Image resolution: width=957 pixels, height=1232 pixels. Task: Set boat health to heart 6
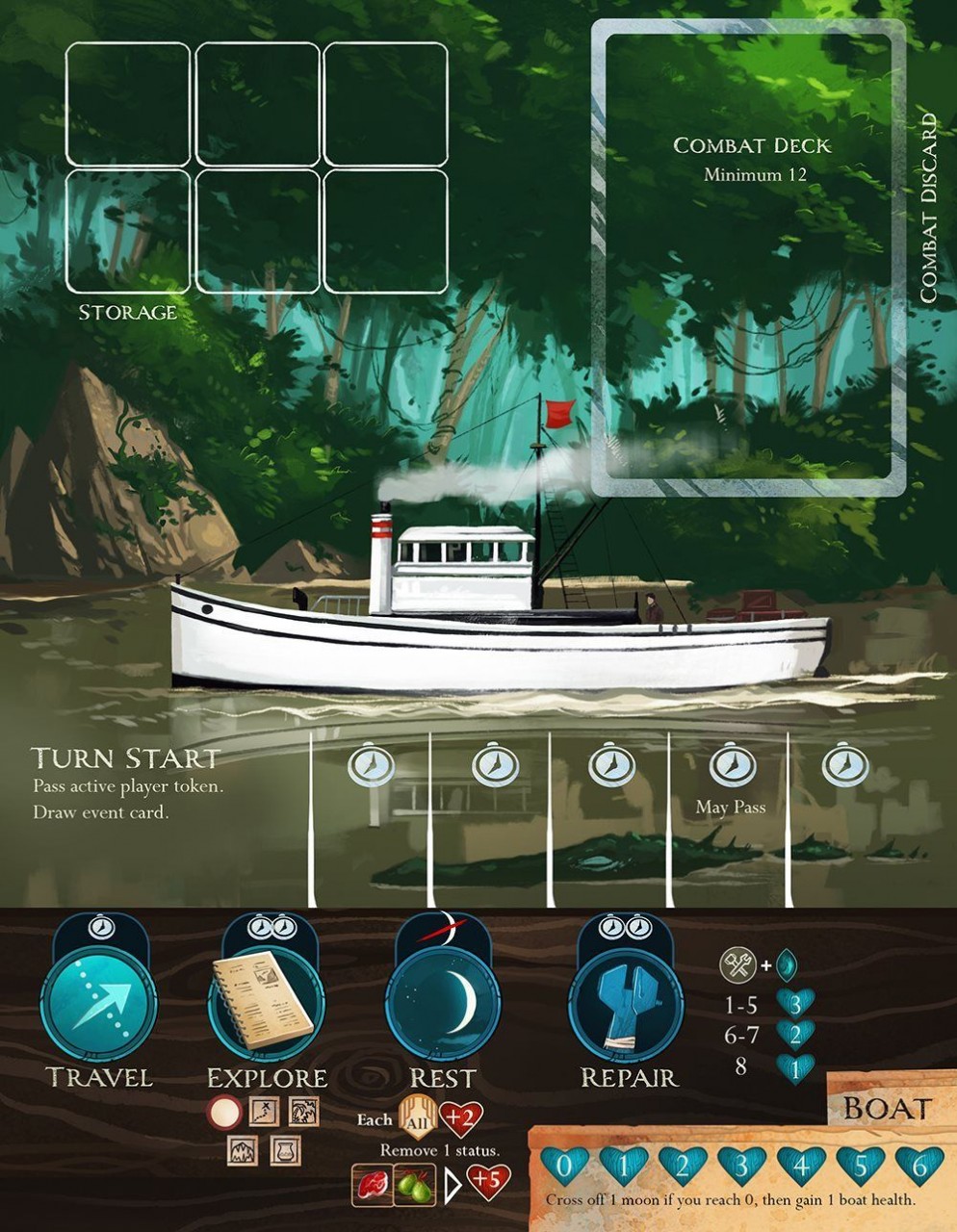point(918,1167)
